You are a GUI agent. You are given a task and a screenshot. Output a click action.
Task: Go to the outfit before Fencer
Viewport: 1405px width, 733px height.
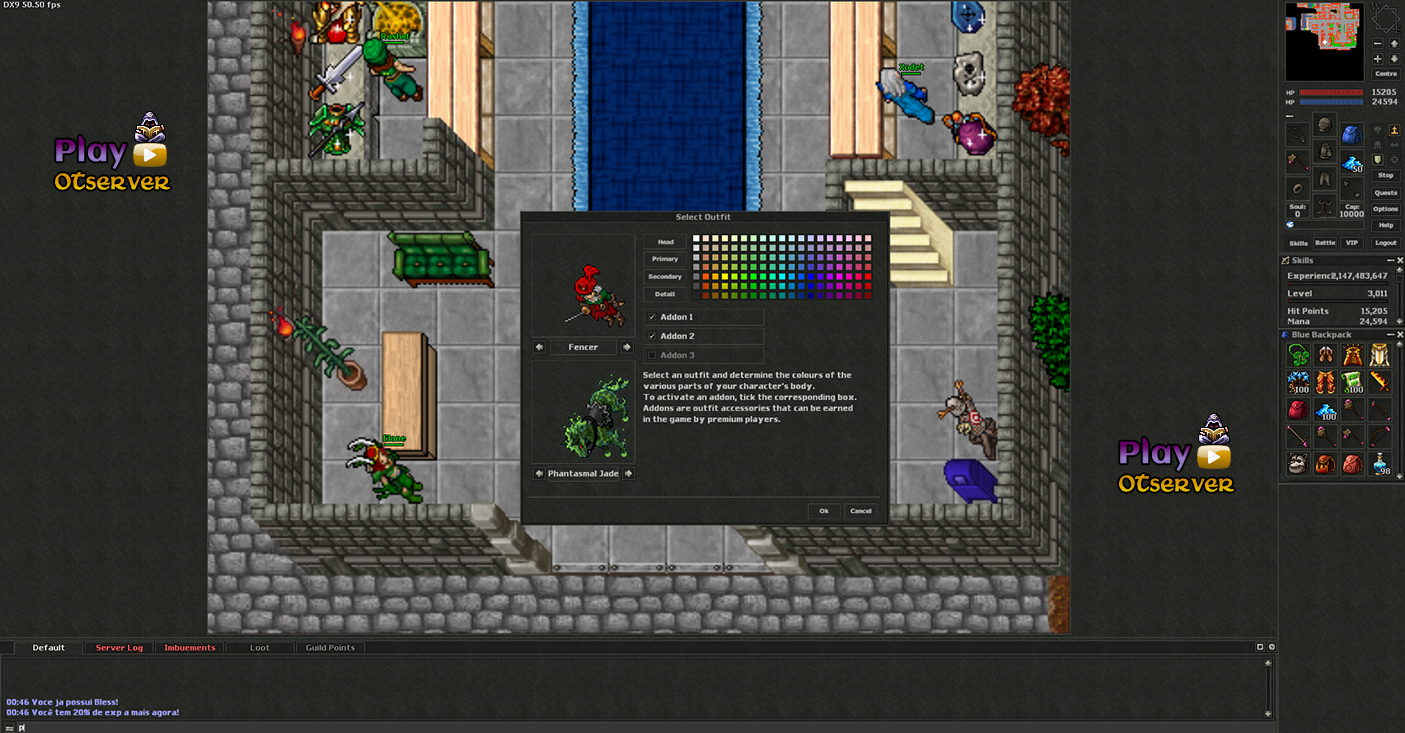[540, 347]
